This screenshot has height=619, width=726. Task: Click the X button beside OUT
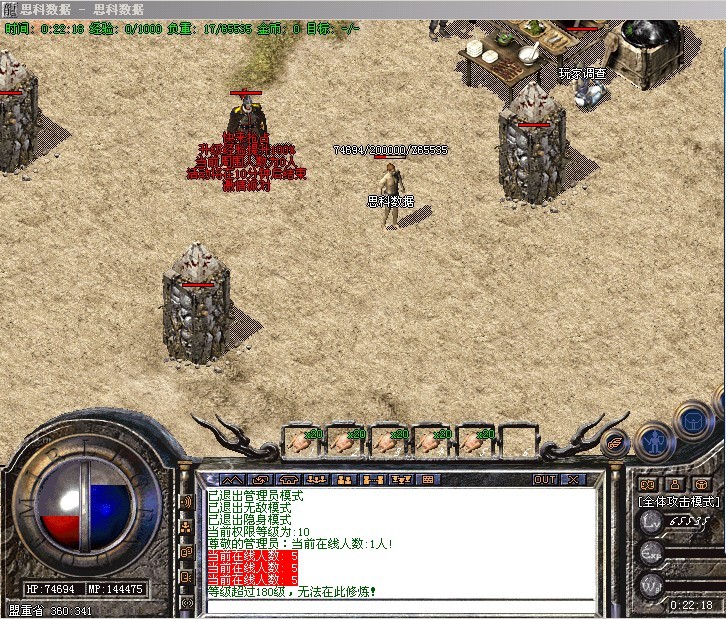tap(572, 480)
